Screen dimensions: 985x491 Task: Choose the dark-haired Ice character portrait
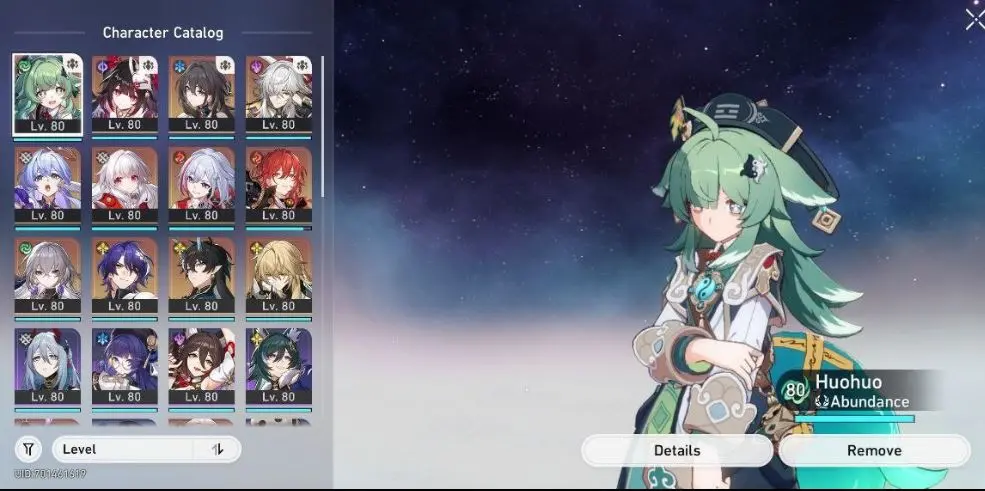pyautogui.click(x=202, y=93)
